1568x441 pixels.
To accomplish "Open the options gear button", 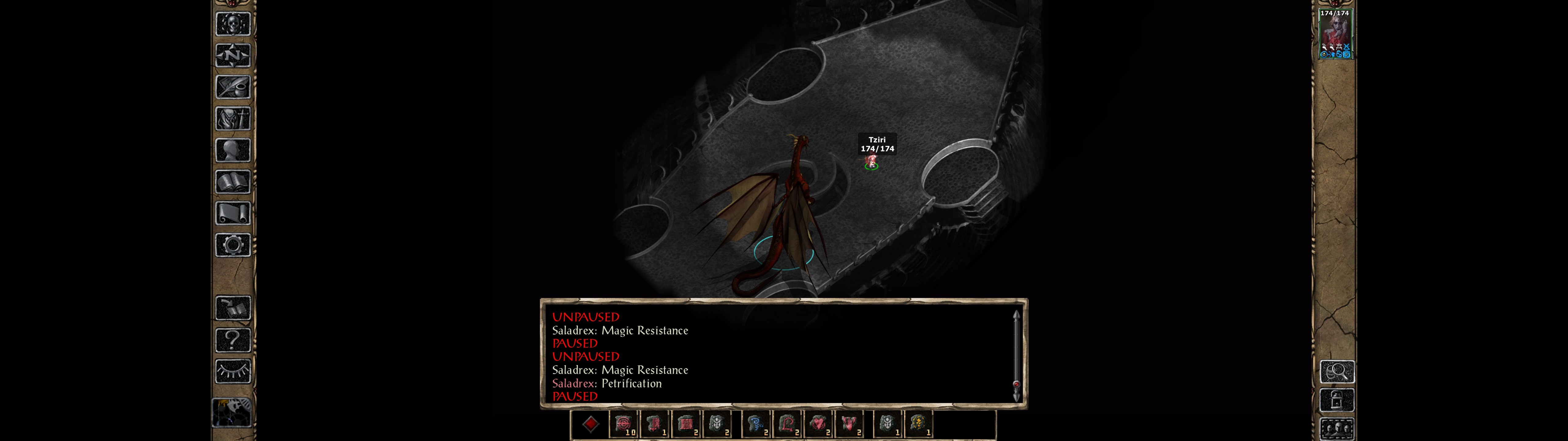I will pyautogui.click(x=233, y=245).
